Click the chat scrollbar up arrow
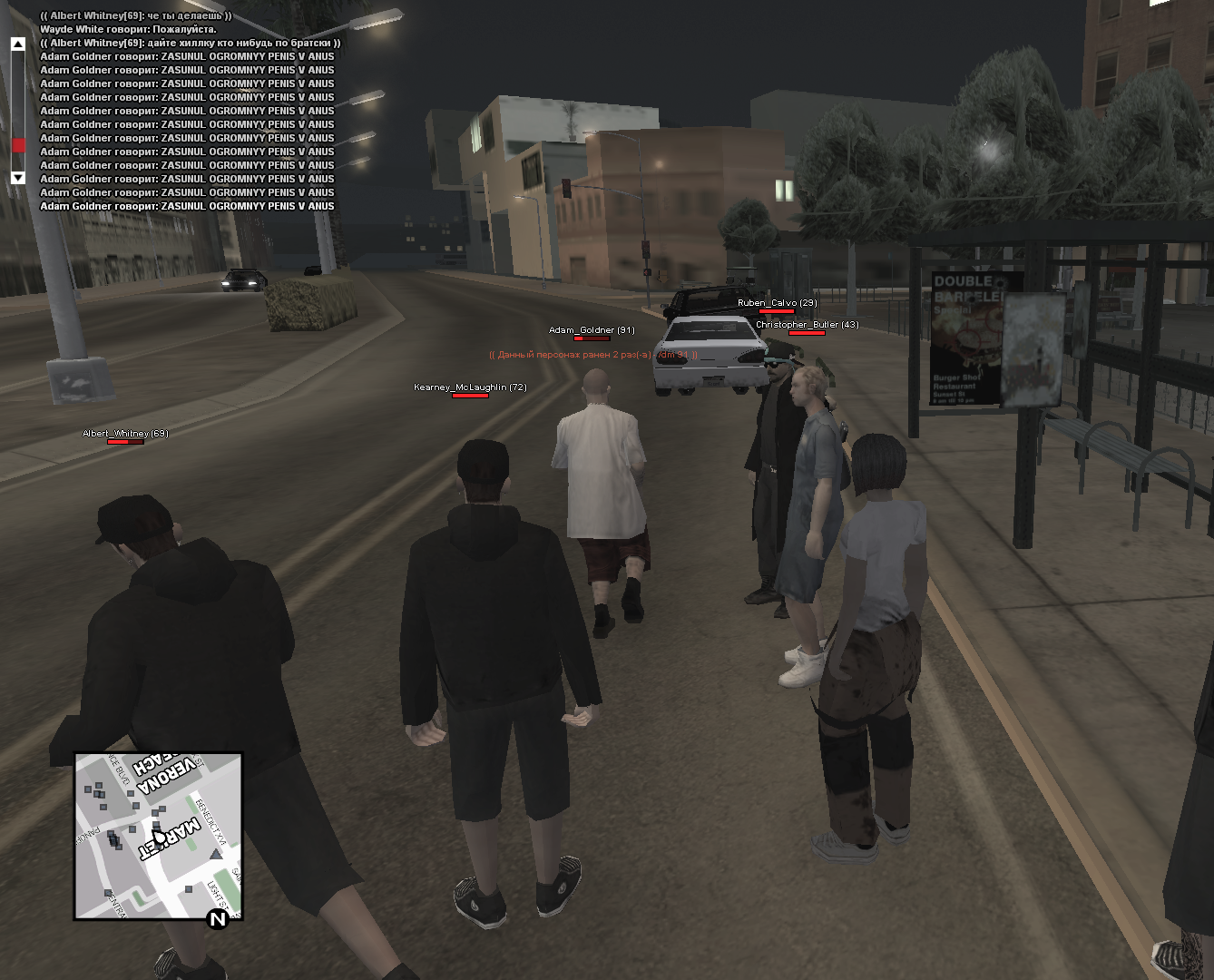 (18, 44)
